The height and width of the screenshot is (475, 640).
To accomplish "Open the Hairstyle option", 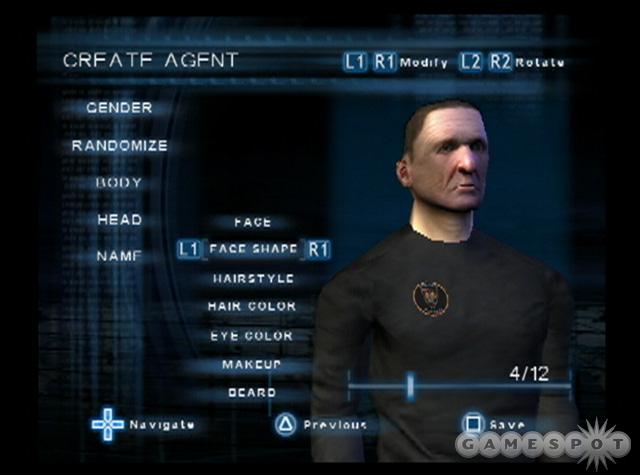I will [252, 278].
